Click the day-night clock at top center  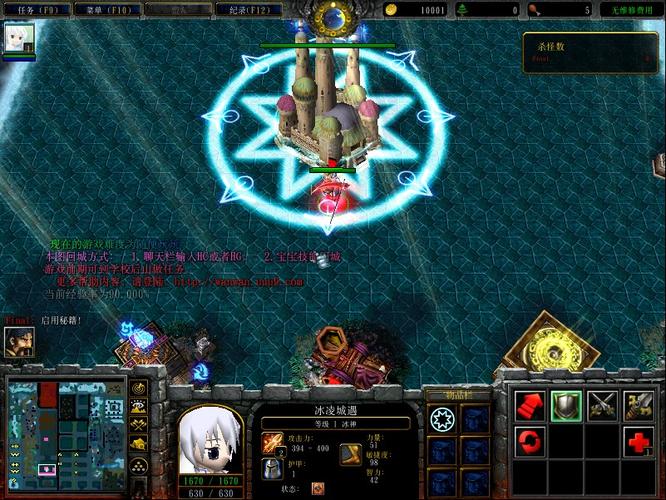coord(331,17)
